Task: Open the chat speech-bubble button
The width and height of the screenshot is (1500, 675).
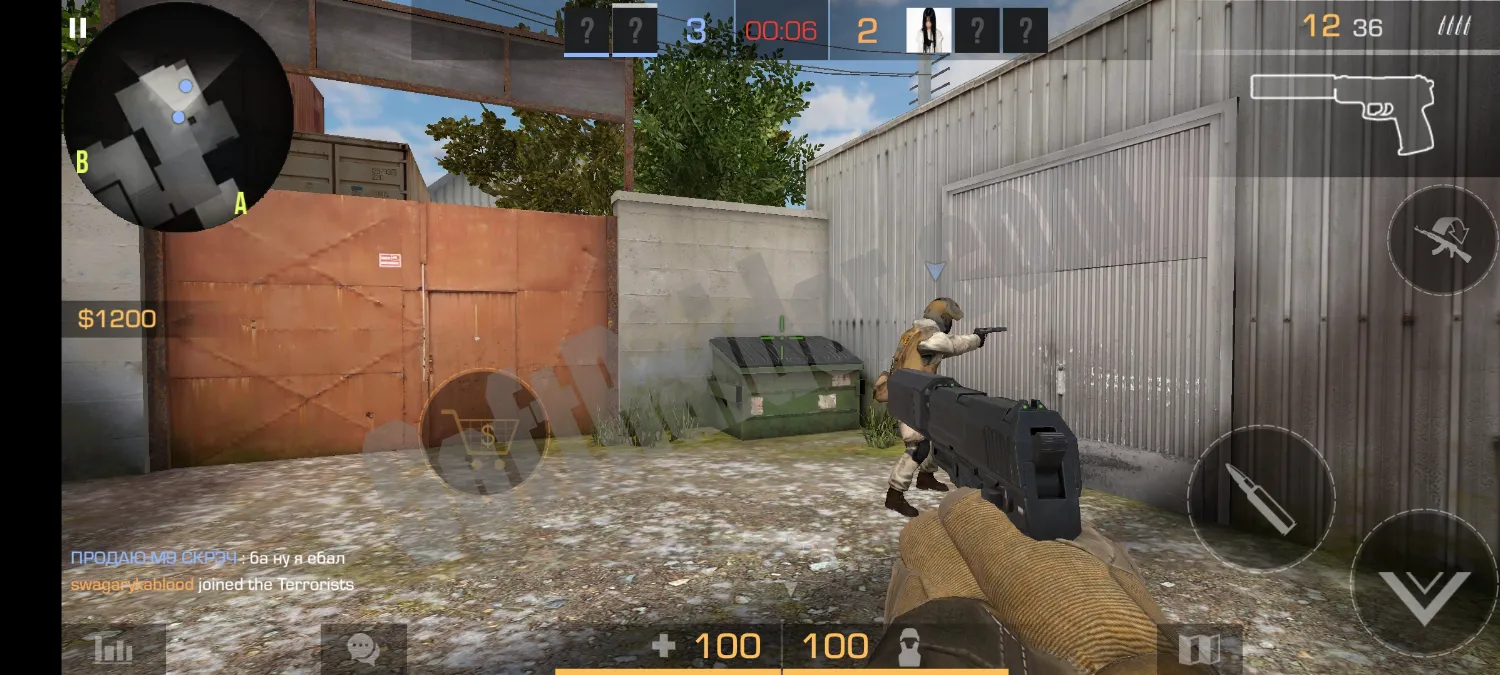Action: coord(363,650)
